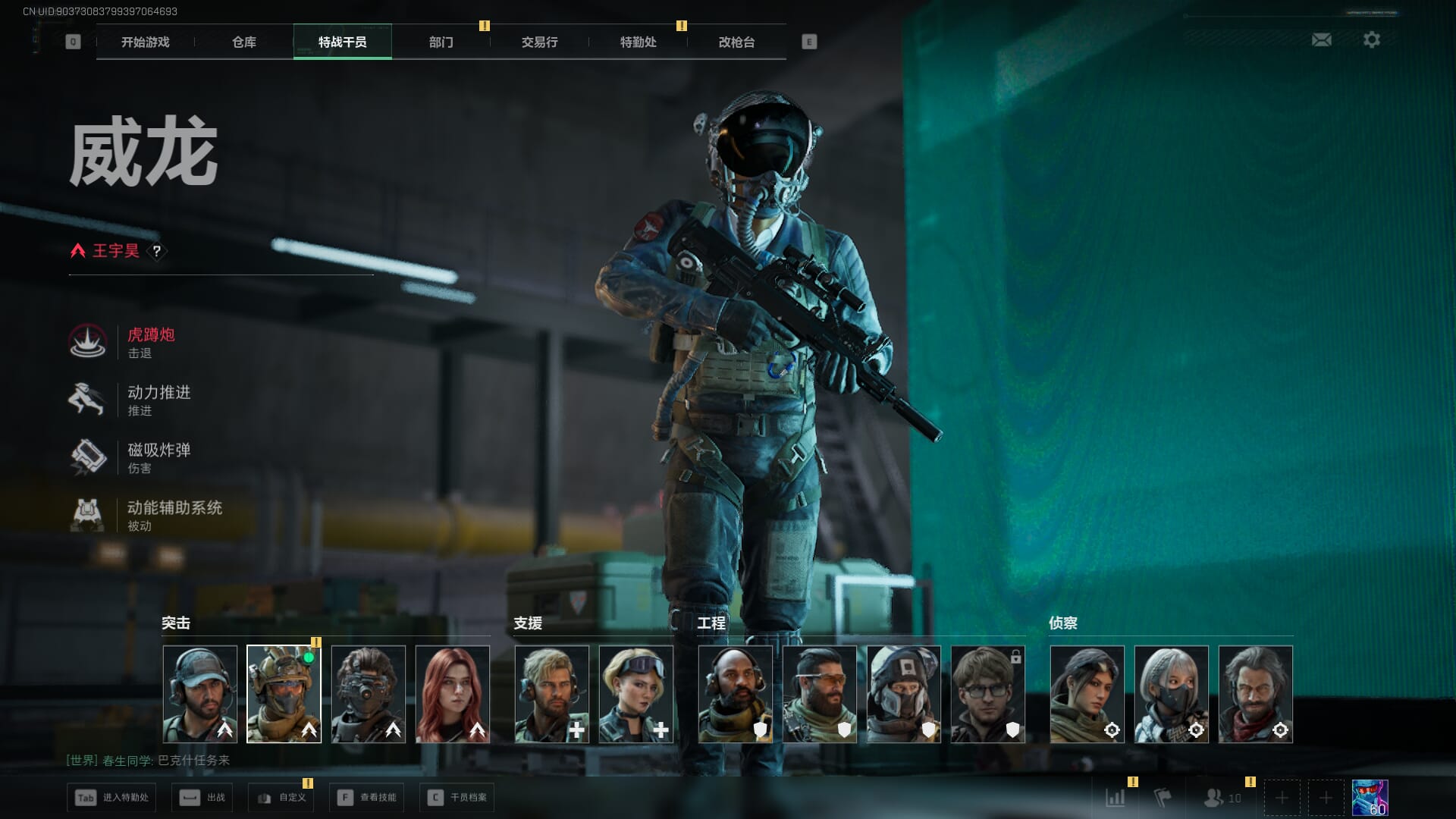Image resolution: width=1456 pixels, height=819 pixels.
Task: Open the 干员档案 operator file
Action: 457,798
